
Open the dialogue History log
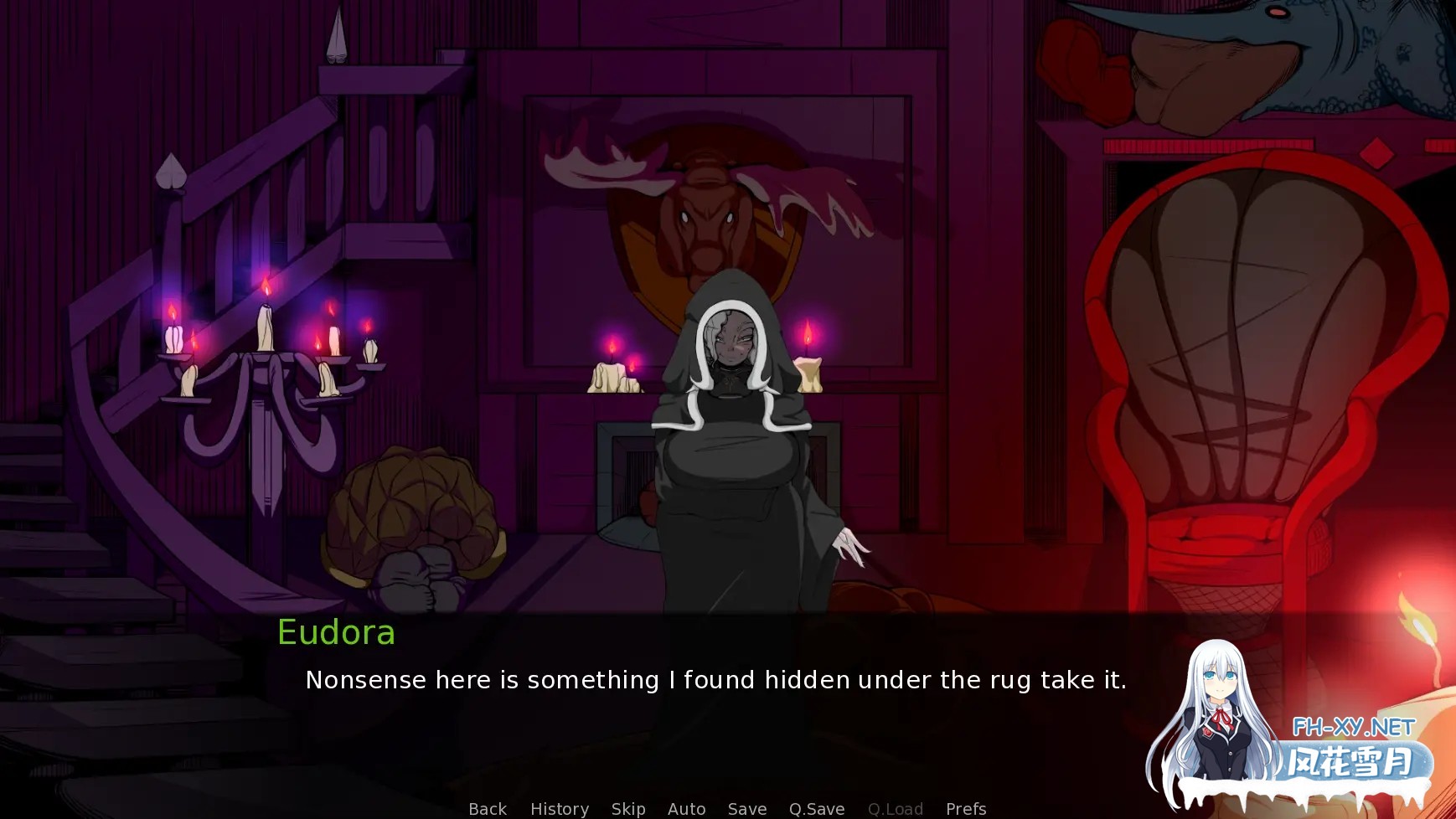(x=560, y=809)
